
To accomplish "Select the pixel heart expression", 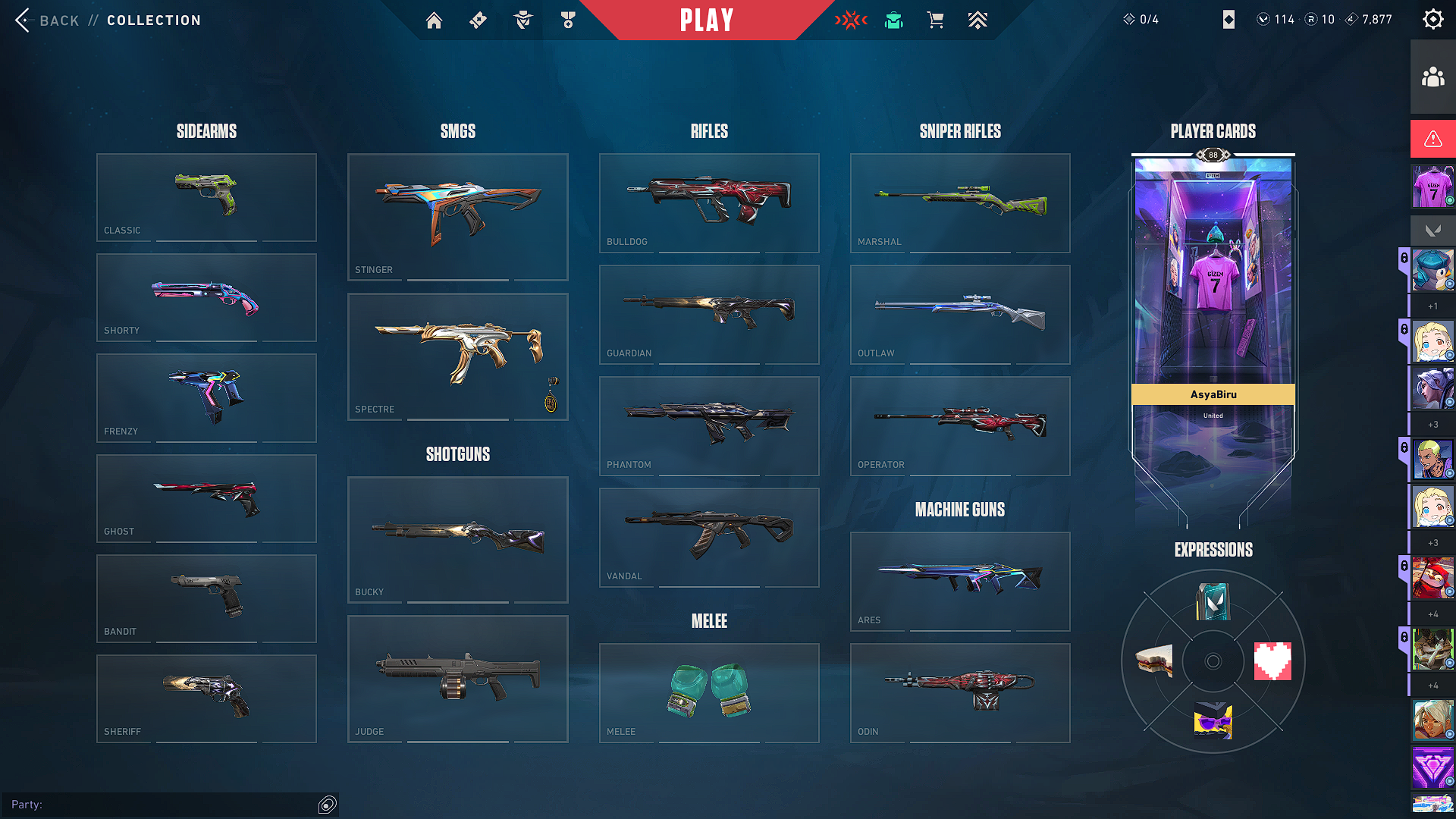I will pyautogui.click(x=1272, y=661).
